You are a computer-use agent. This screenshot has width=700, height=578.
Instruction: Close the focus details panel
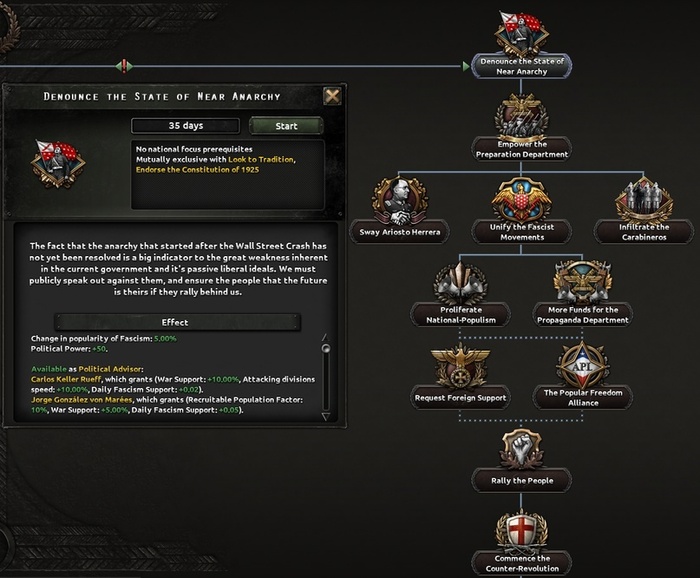[332, 96]
